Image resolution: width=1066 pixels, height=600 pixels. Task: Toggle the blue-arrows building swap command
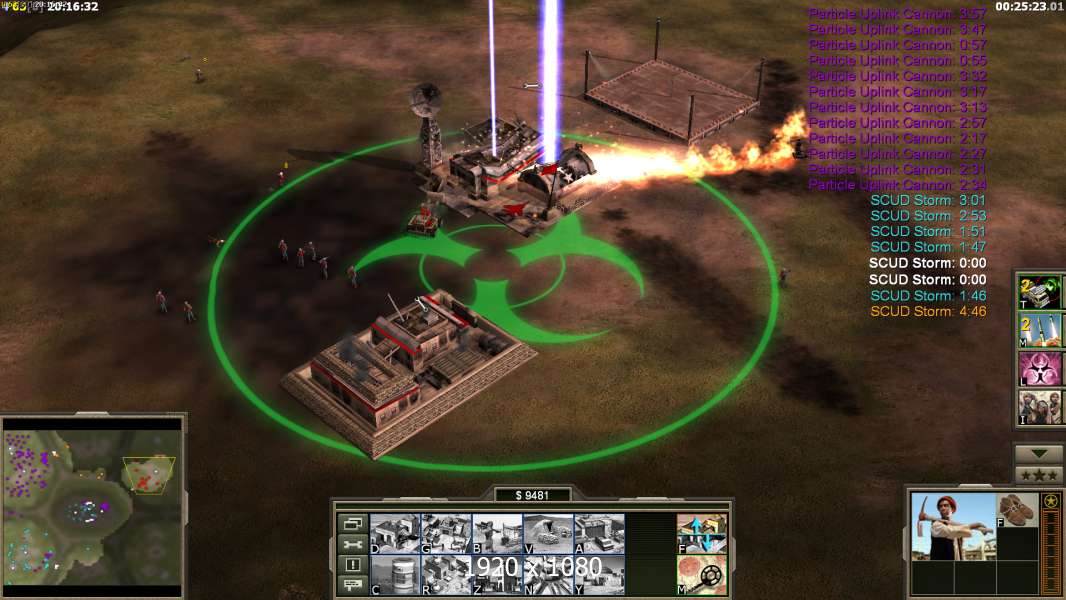click(x=702, y=533)
